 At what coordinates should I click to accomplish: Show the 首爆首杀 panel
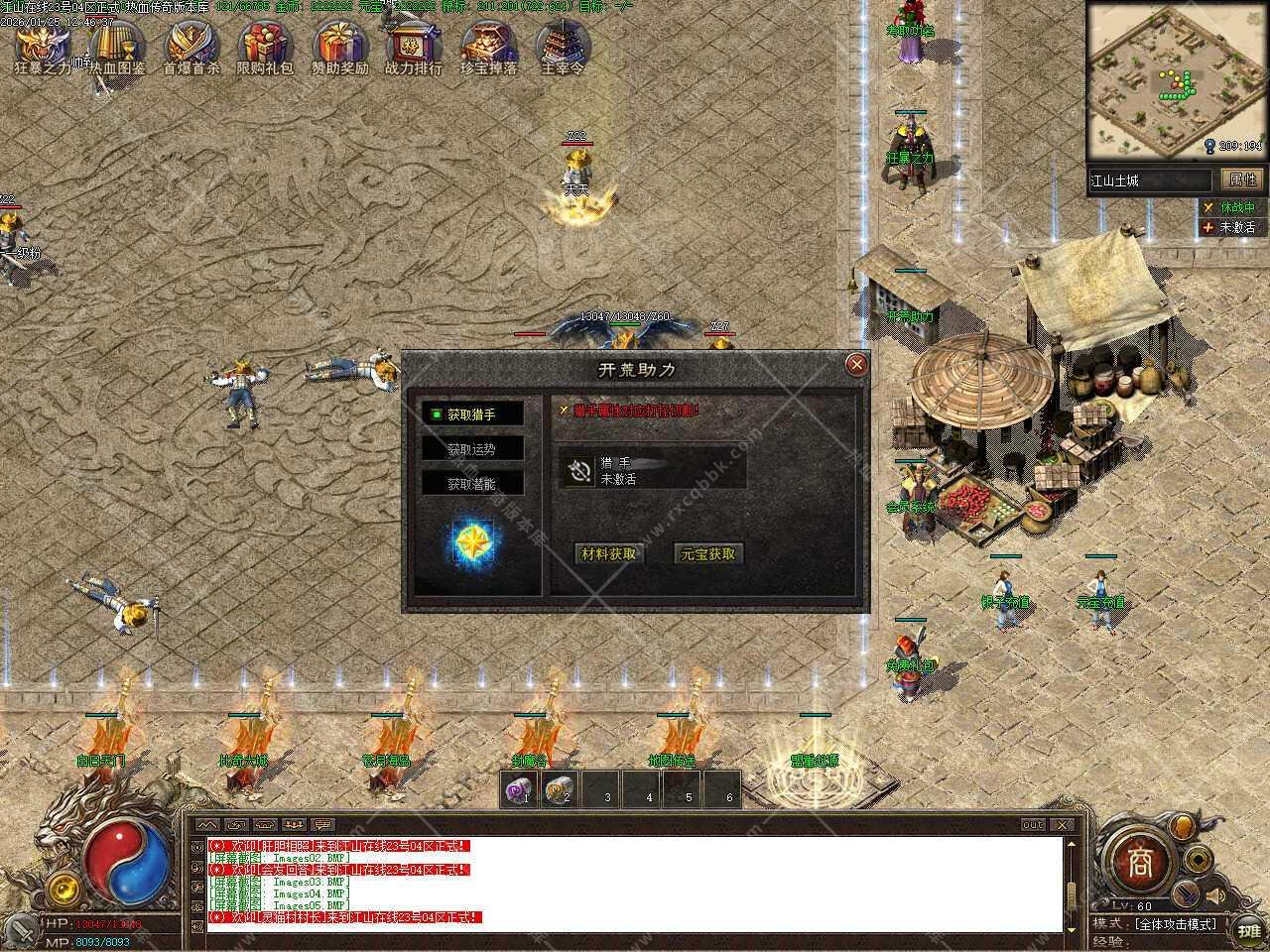[x=191, y=46]
